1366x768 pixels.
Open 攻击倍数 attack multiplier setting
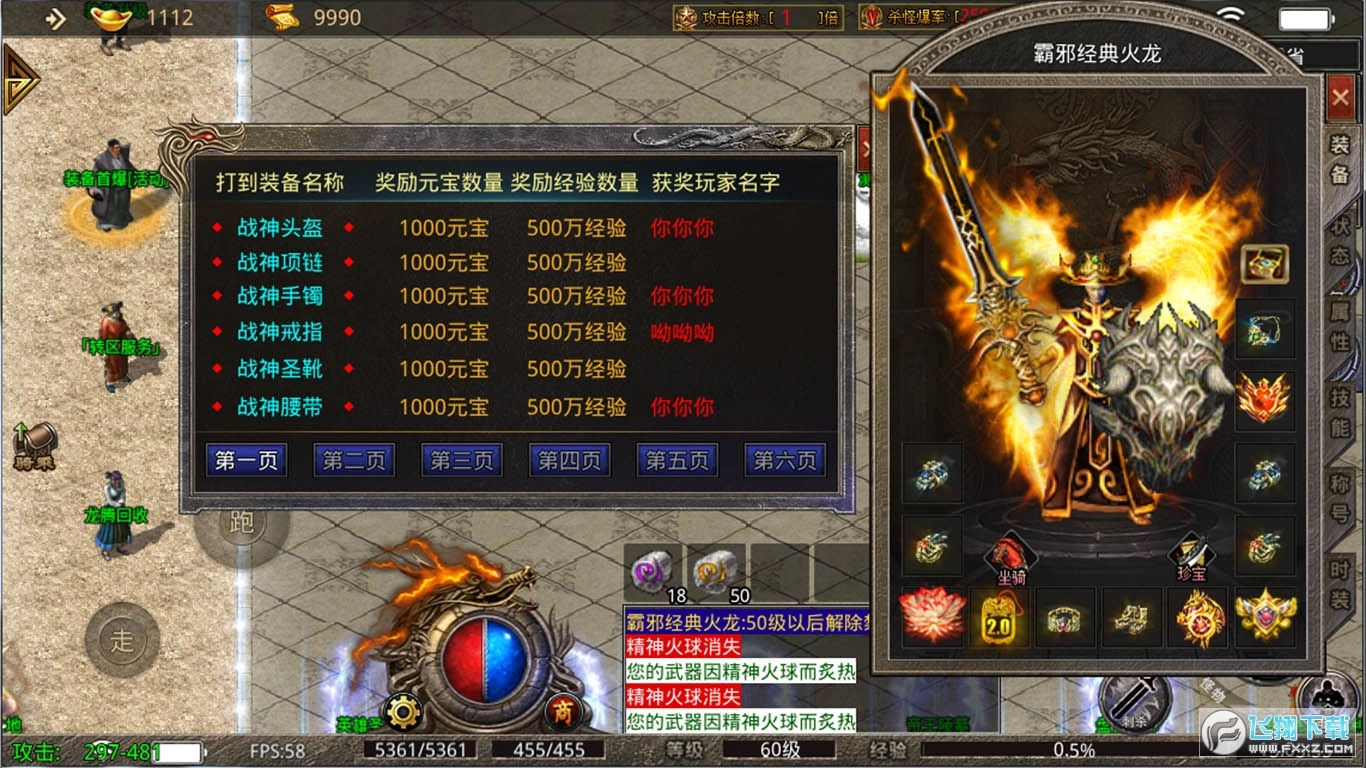click(757, 17)
